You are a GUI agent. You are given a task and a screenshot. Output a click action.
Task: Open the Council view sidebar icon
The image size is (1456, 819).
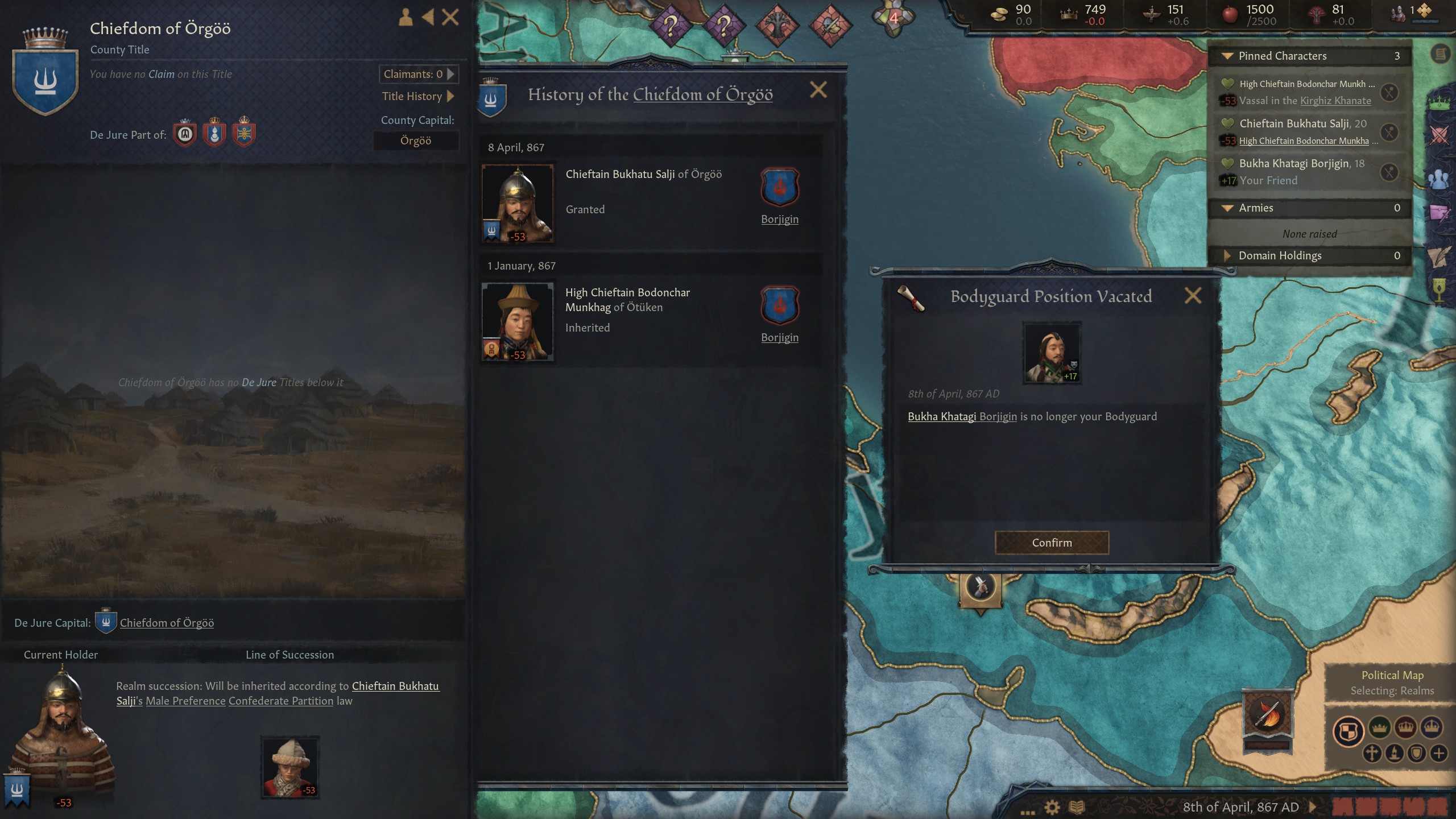(x=1438, y=179)
